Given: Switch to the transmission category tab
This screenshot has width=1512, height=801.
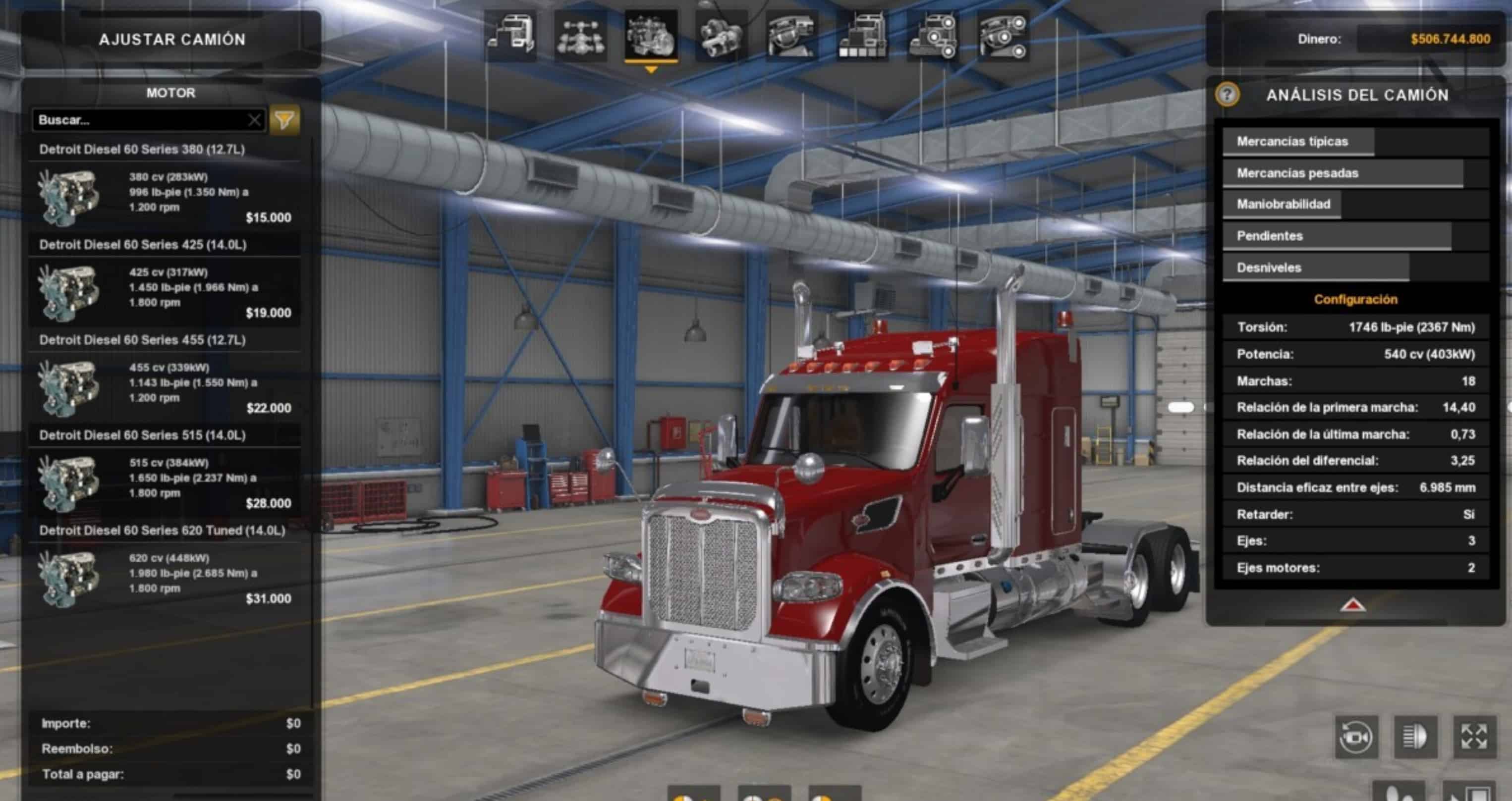Looking at the screenshot, I should [722, 36].
